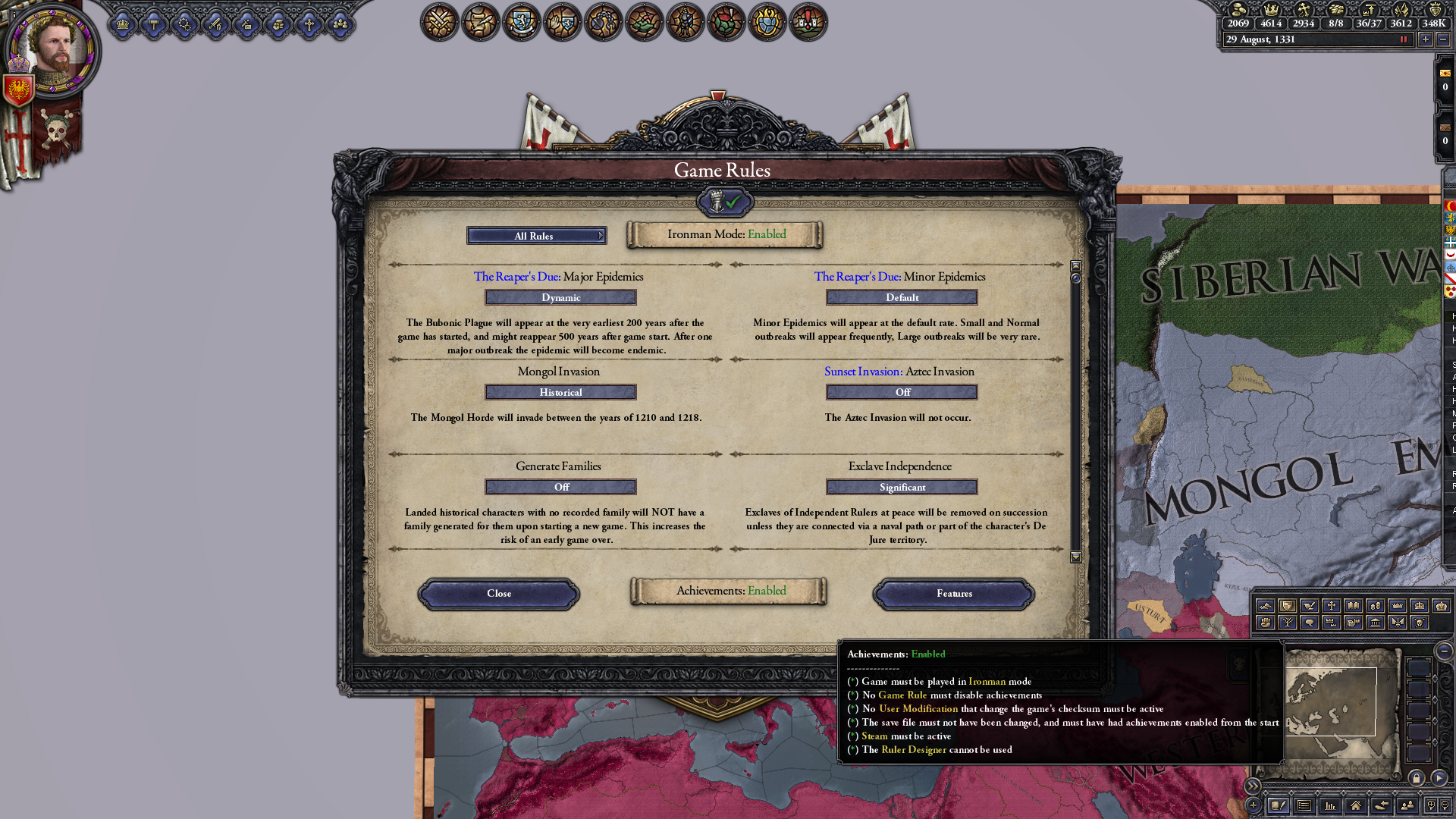Close the Game Rules window

(498, 594)
